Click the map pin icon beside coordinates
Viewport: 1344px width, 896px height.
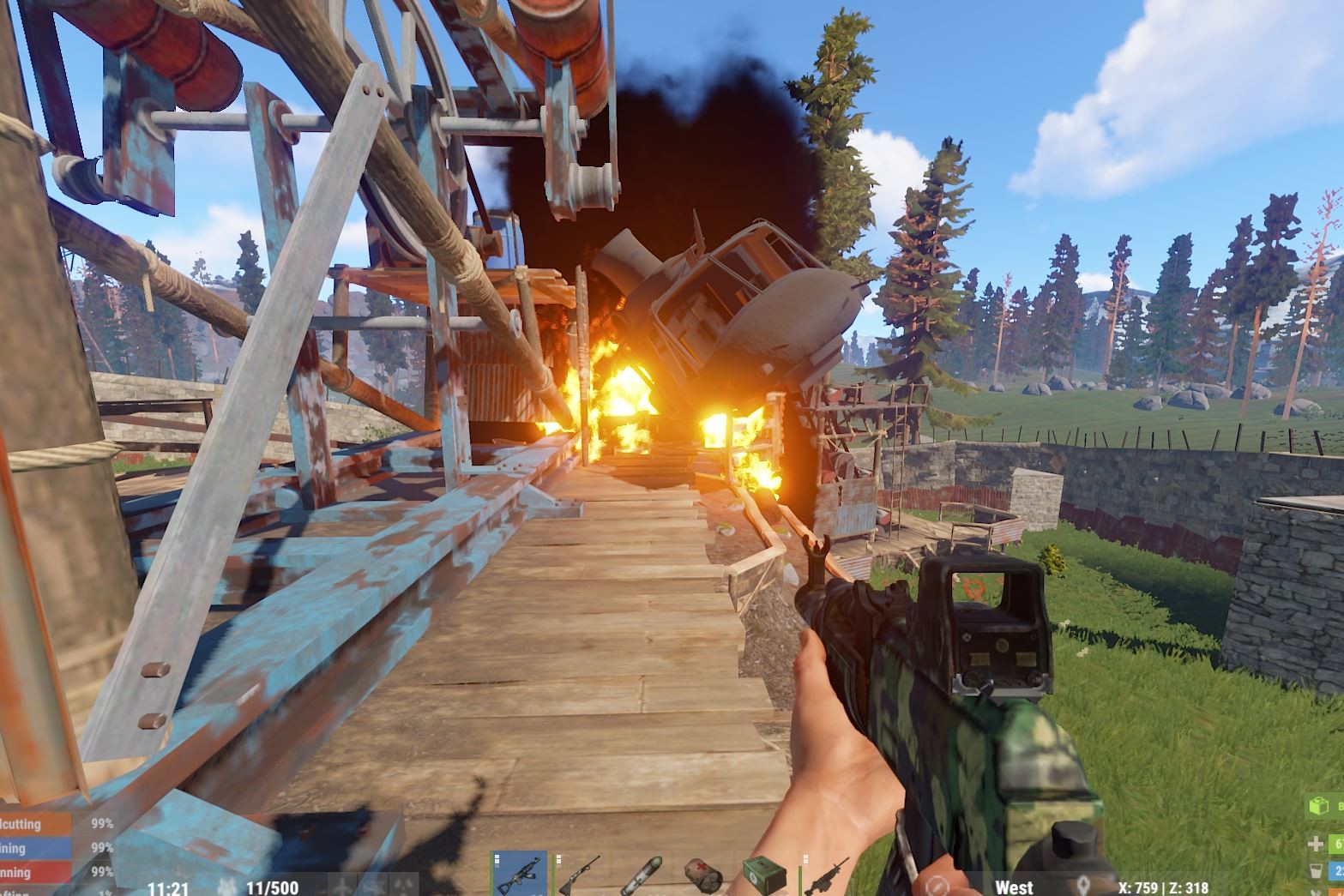tap(1084, 887)
